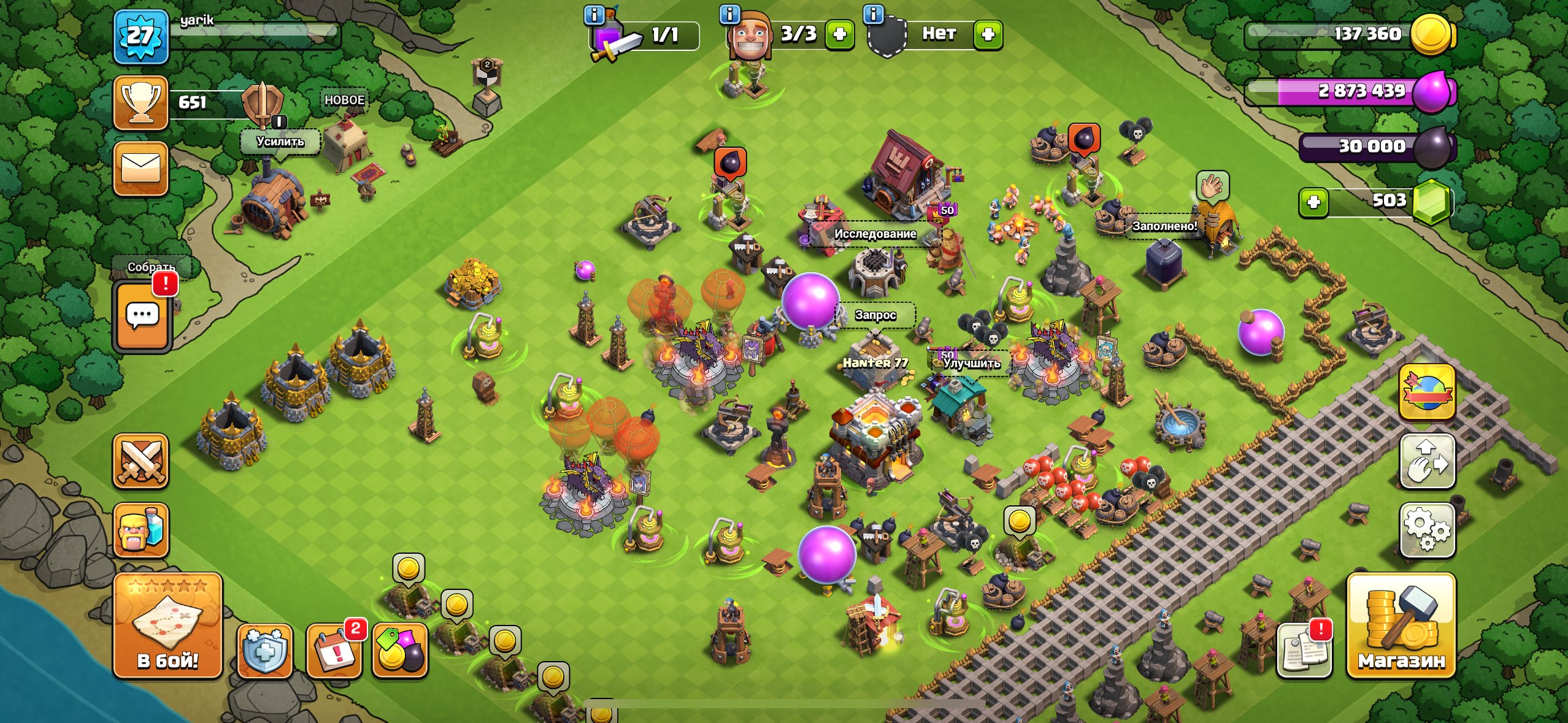Open the trophy league button
1568x723 pixels.
point(140,102)
